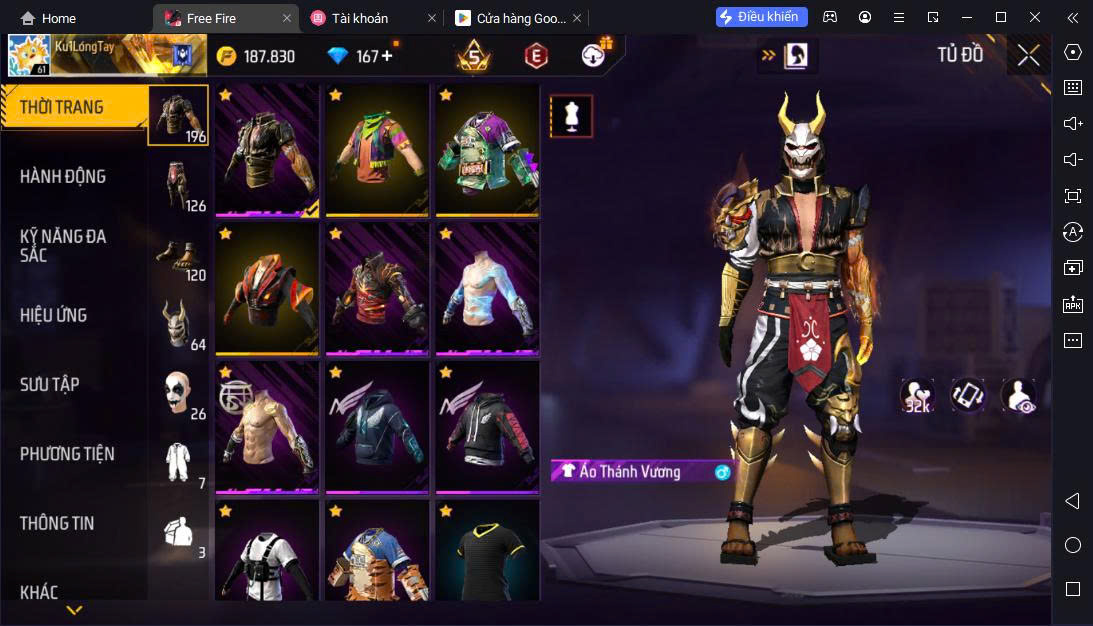Screen dimensions: 1093x626
Task: Select the Hiệu Ứng category
Action: tap(54, 316)
